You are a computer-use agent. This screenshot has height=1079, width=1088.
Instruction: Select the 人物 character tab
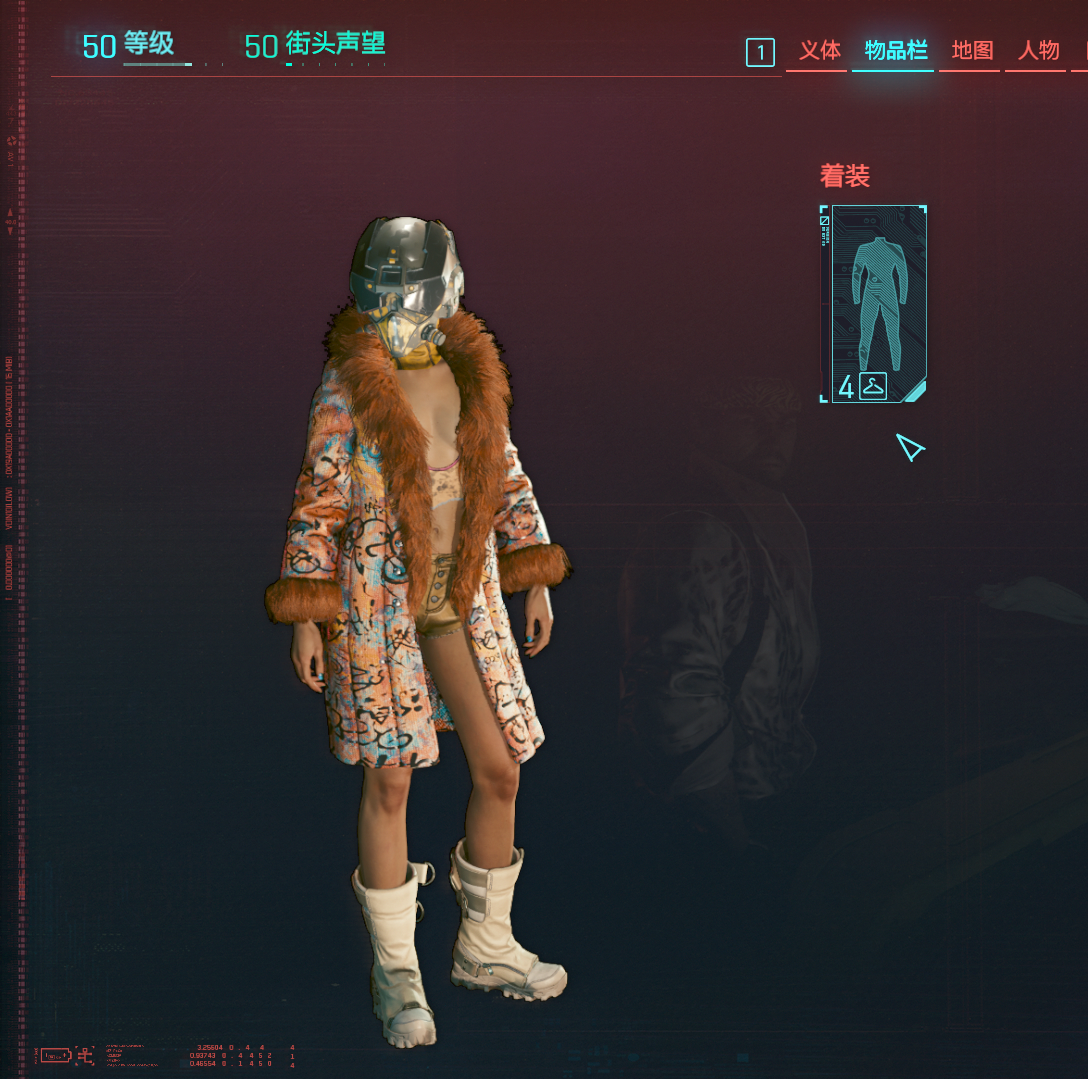coord(1038,51)
